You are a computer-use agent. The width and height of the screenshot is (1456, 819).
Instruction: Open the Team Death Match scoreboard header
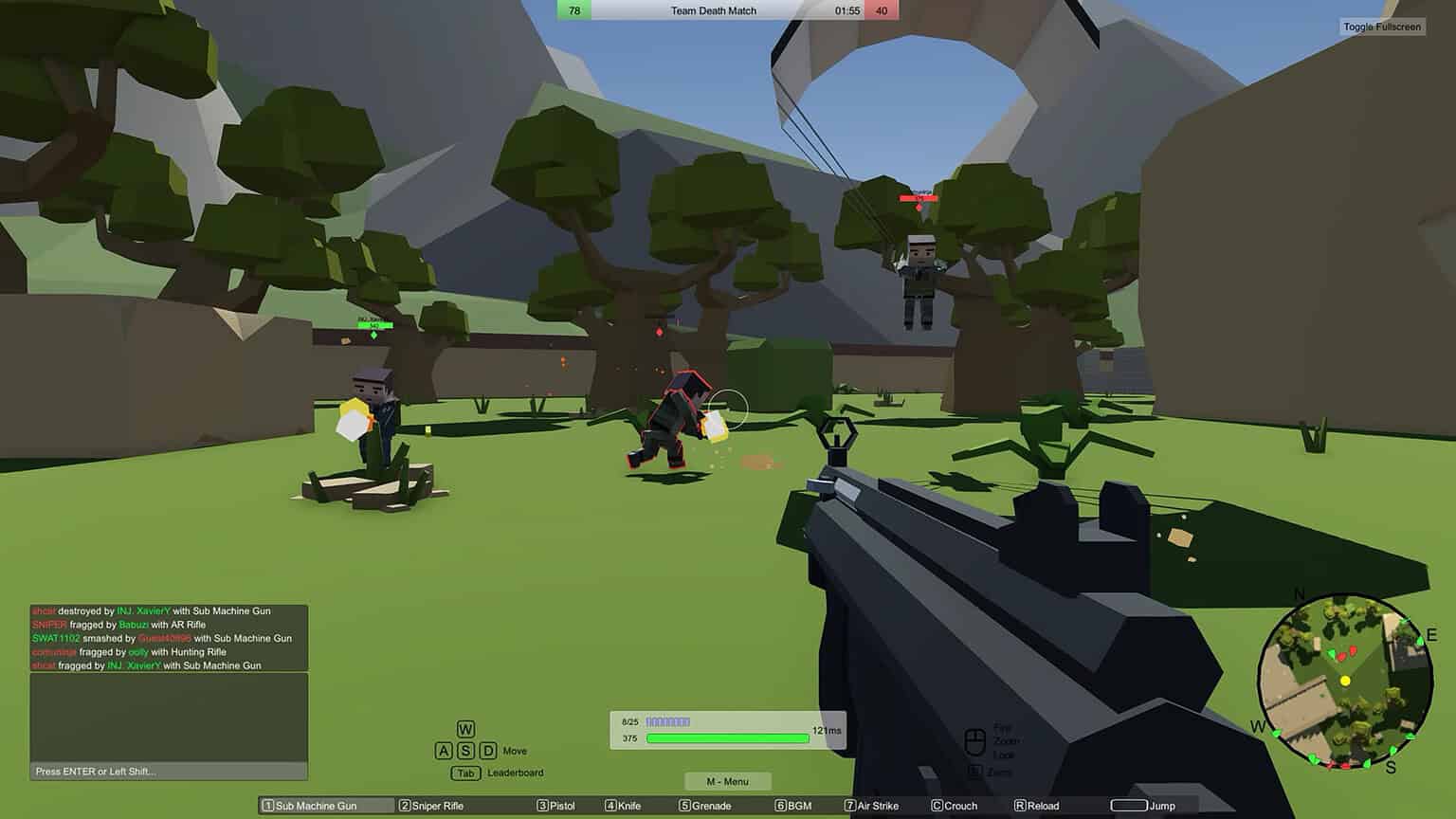[x=714, y=10]
